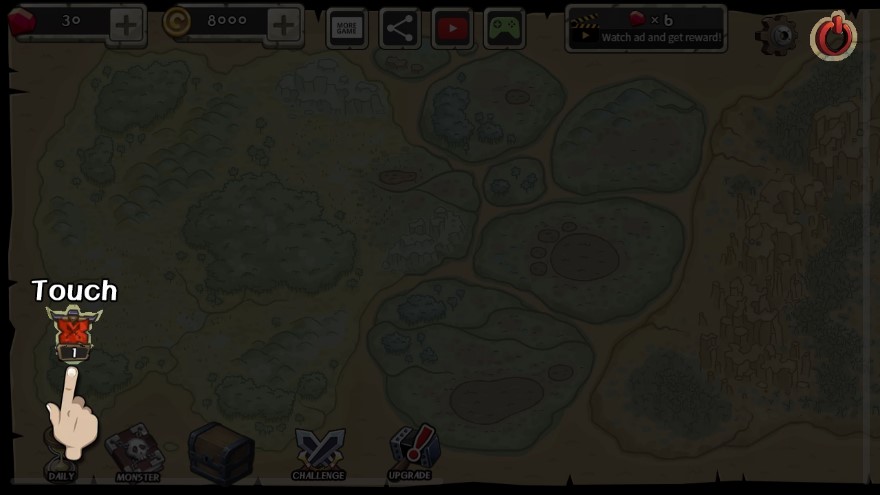The width and height of the screenshot is (880, 495).
Task: Buy more gold coins with plus button
Action: coord(284,25)
